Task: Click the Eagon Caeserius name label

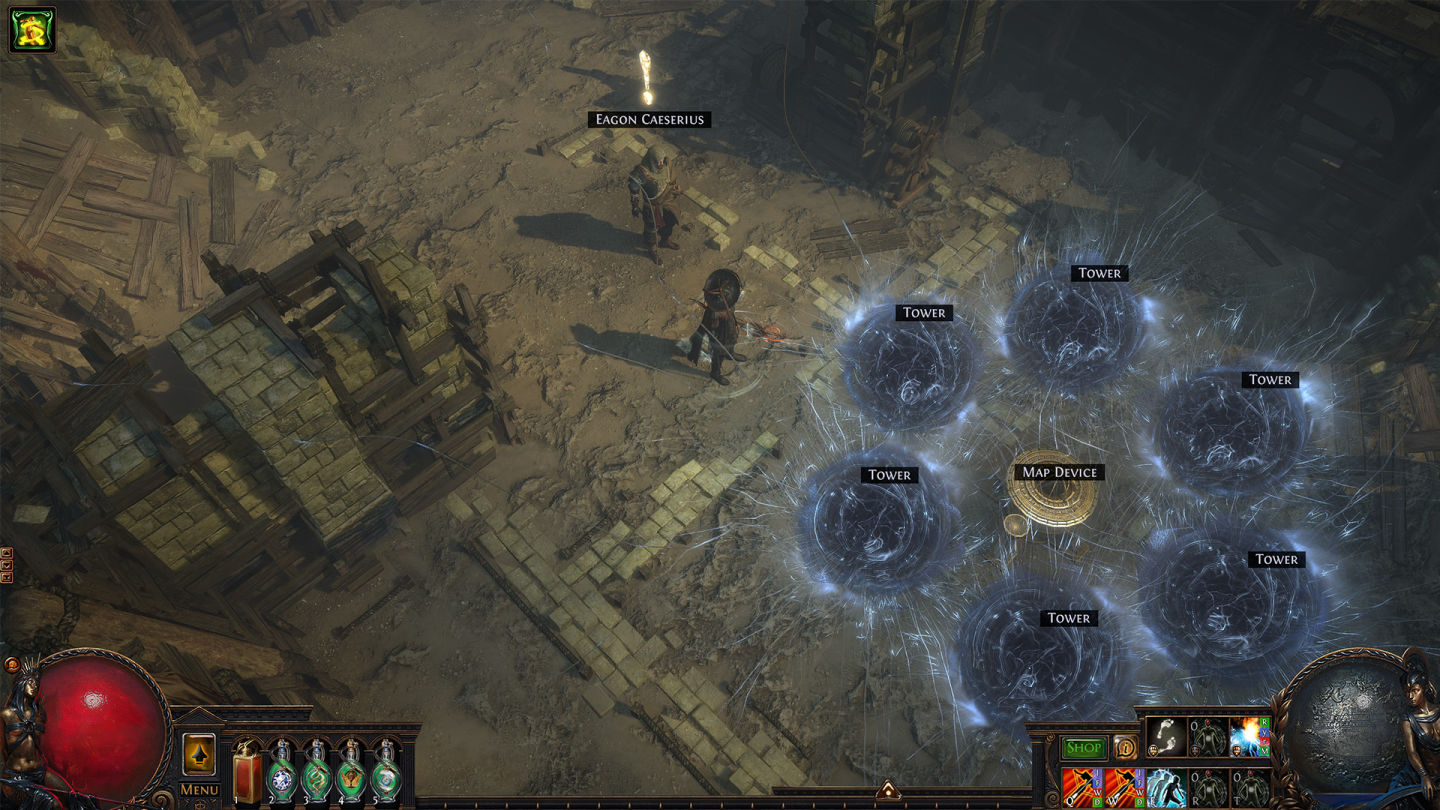Action: coord(650,120)
